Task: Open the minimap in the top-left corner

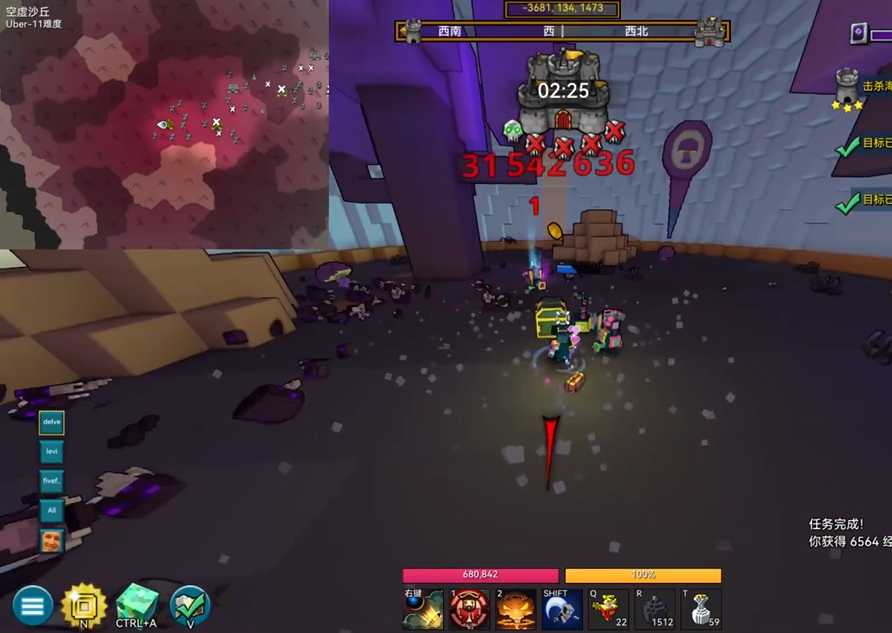Action: (x=164, y=124)
